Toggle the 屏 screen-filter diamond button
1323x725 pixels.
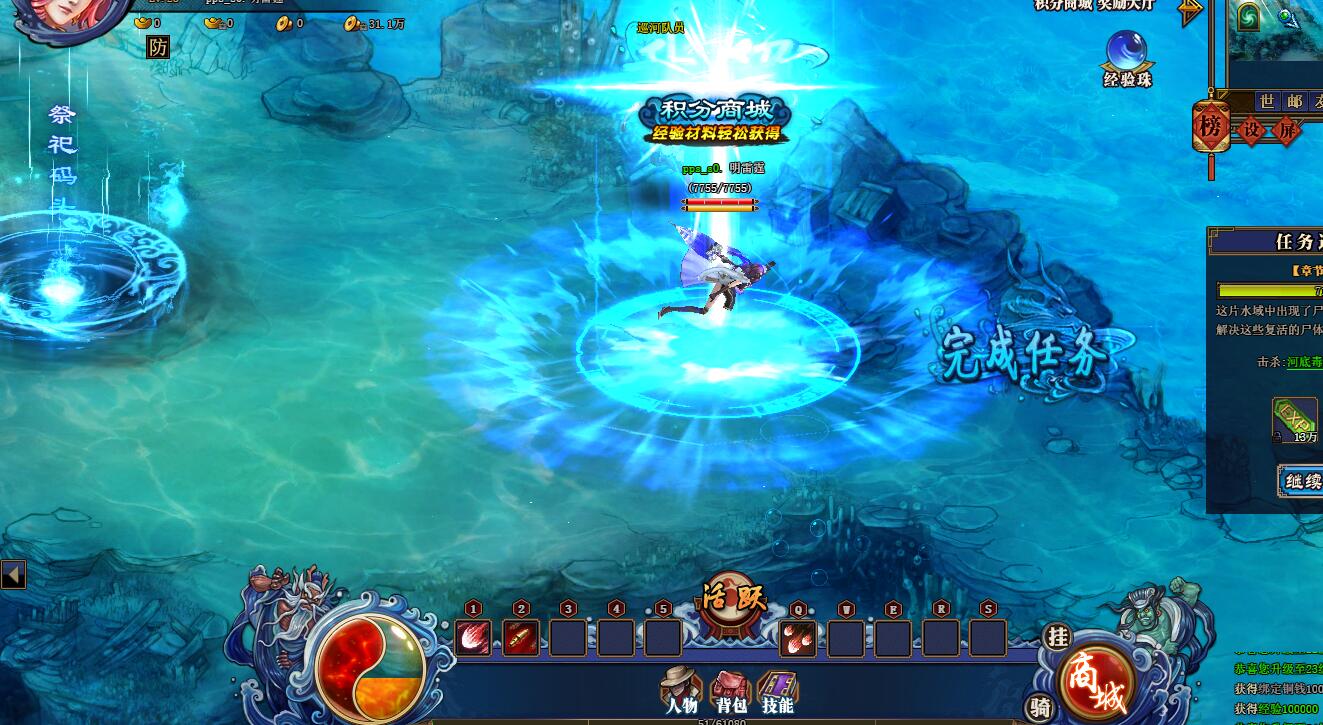pos(1286,130)
